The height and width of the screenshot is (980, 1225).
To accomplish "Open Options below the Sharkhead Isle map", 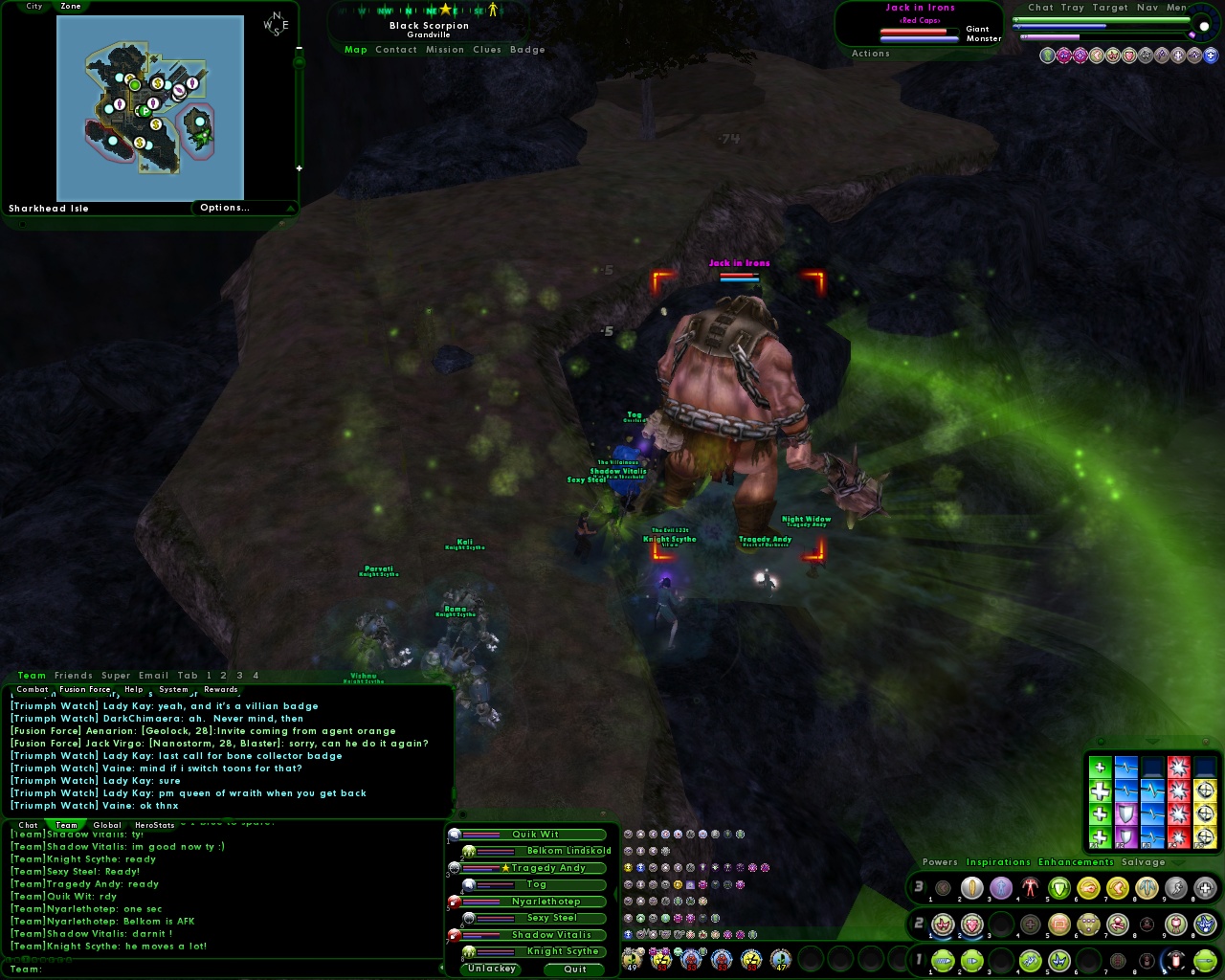I will point(226,208).
